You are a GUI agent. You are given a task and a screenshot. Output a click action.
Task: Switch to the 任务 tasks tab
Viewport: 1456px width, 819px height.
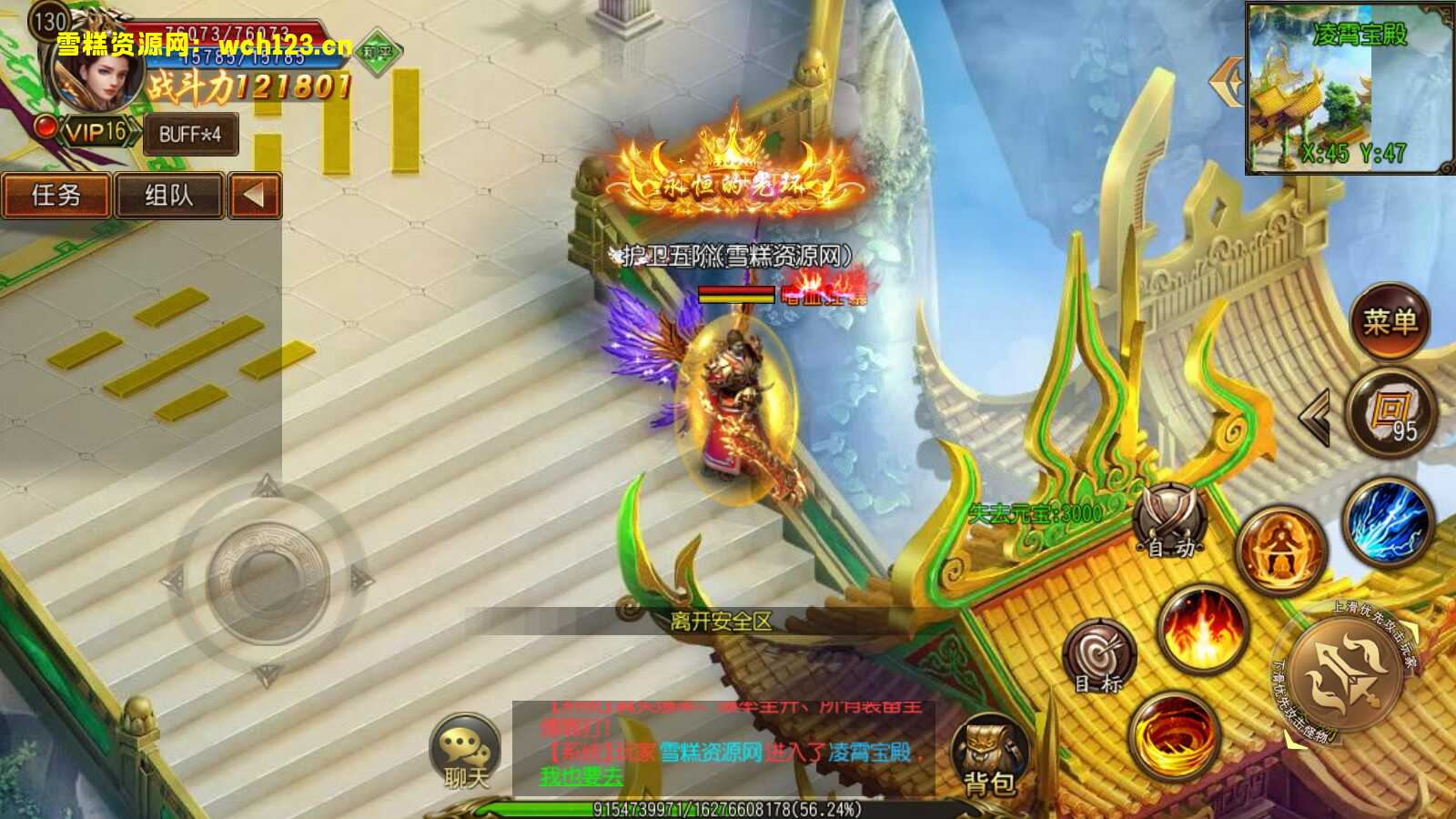click(56, 196)
